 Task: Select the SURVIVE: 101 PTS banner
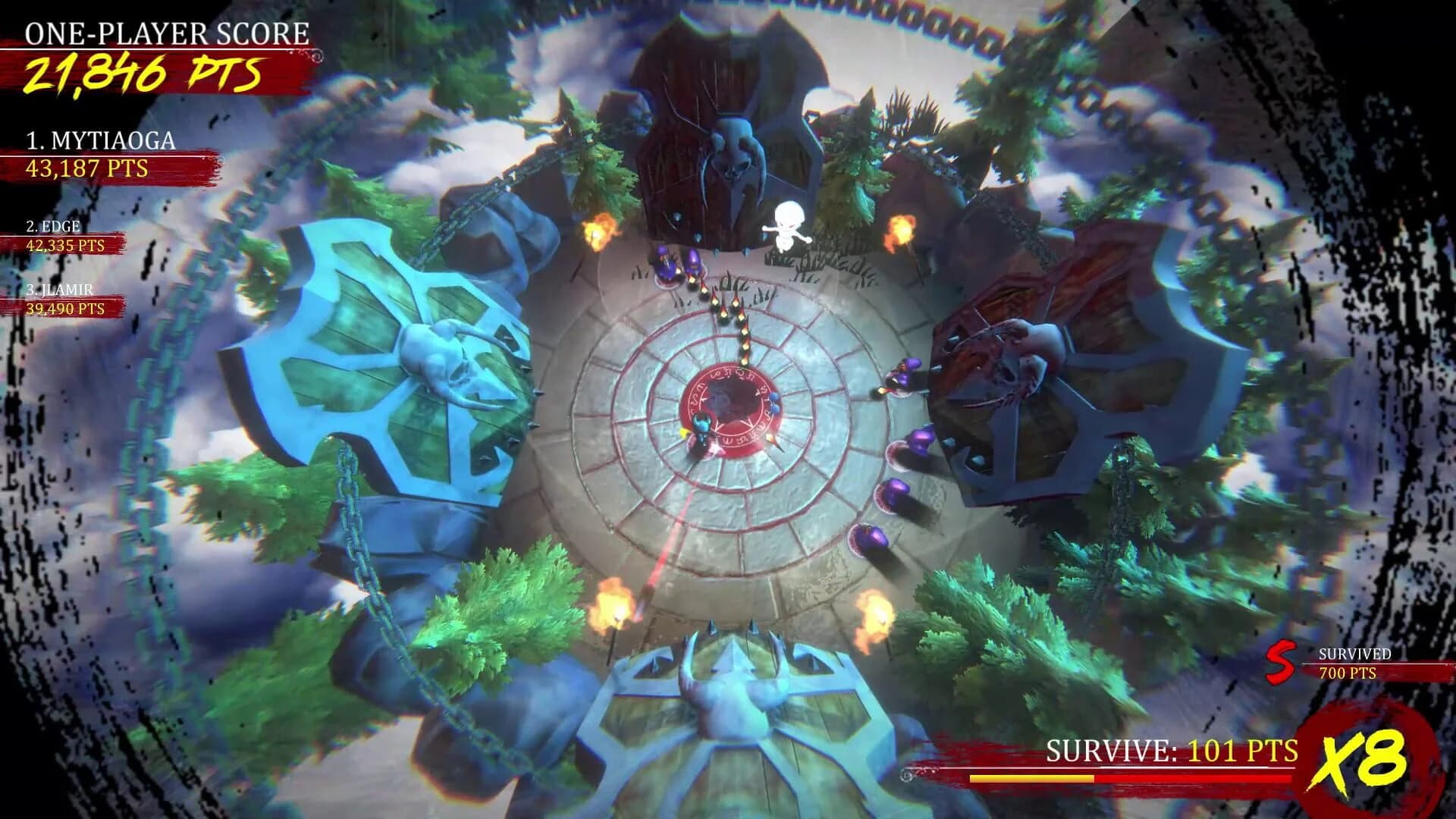tap(1170, 751)
